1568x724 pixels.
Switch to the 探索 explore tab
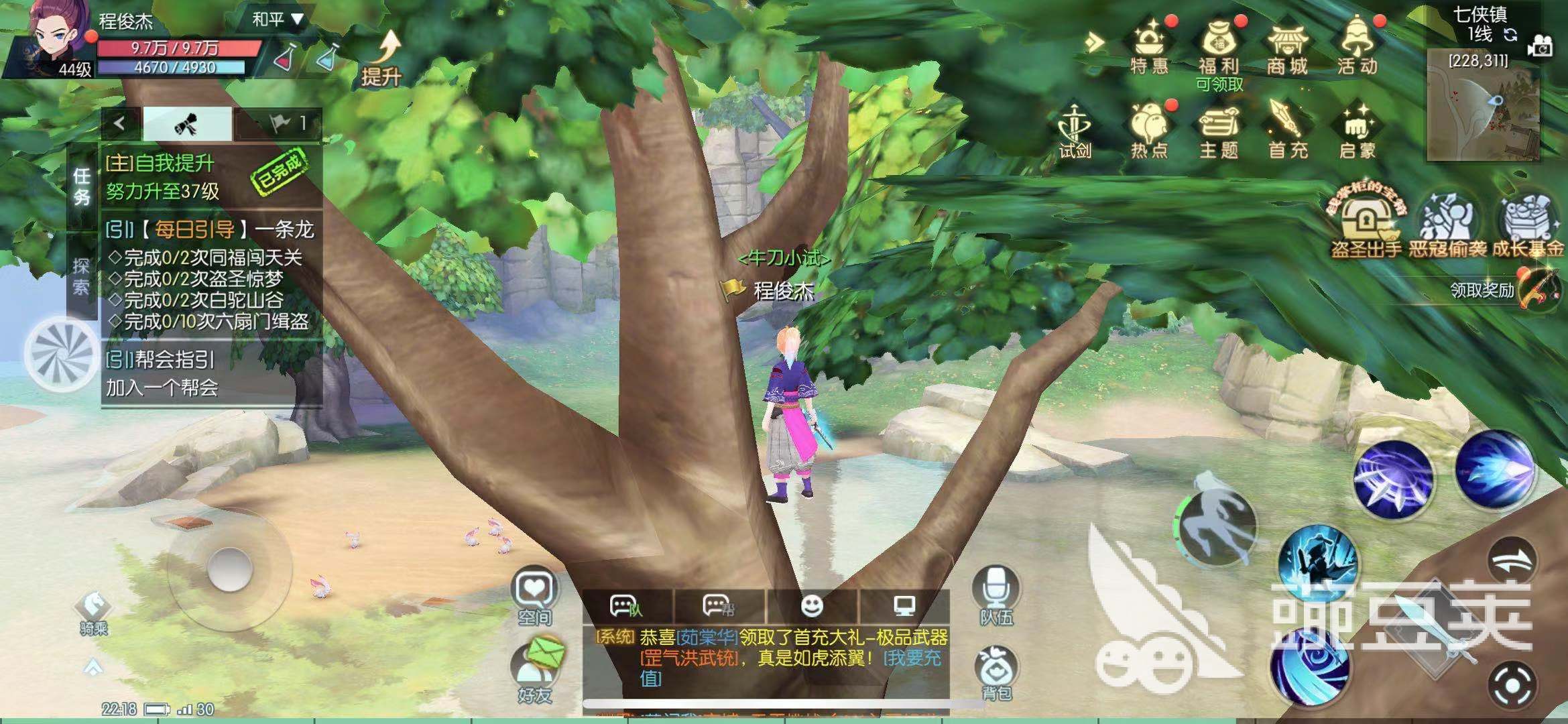81,276
